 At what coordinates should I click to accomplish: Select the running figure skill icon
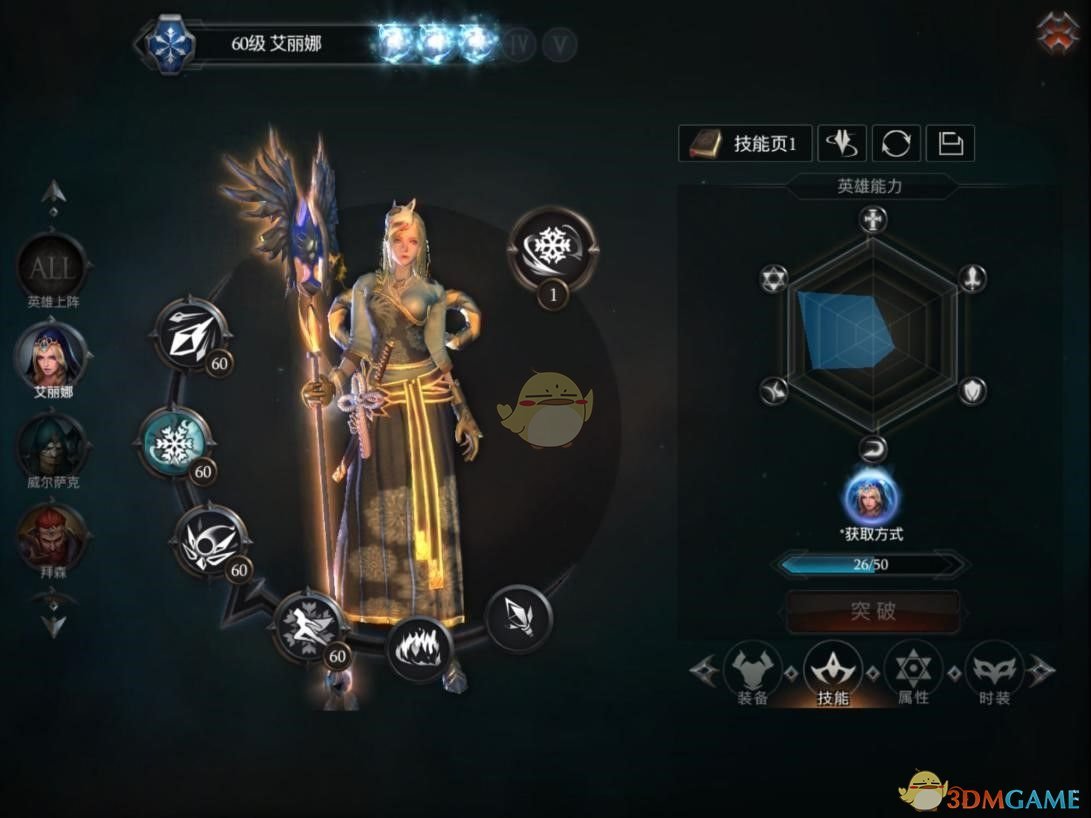pyautogui.click(x=308, y=627)
